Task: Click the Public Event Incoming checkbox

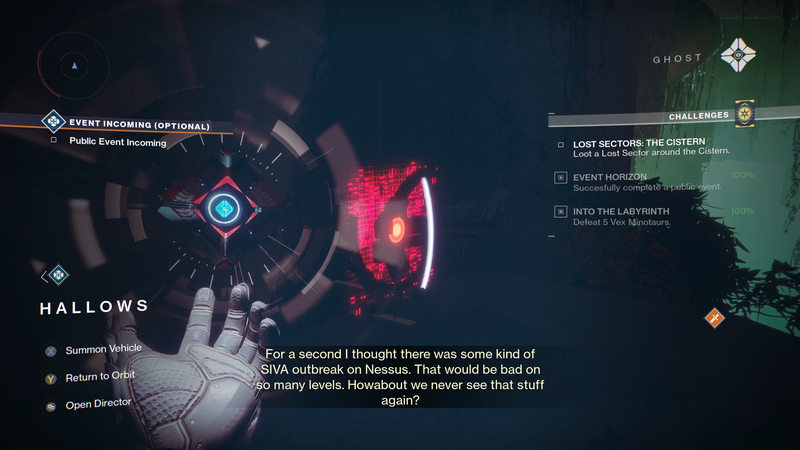Action: click(54, 142)
